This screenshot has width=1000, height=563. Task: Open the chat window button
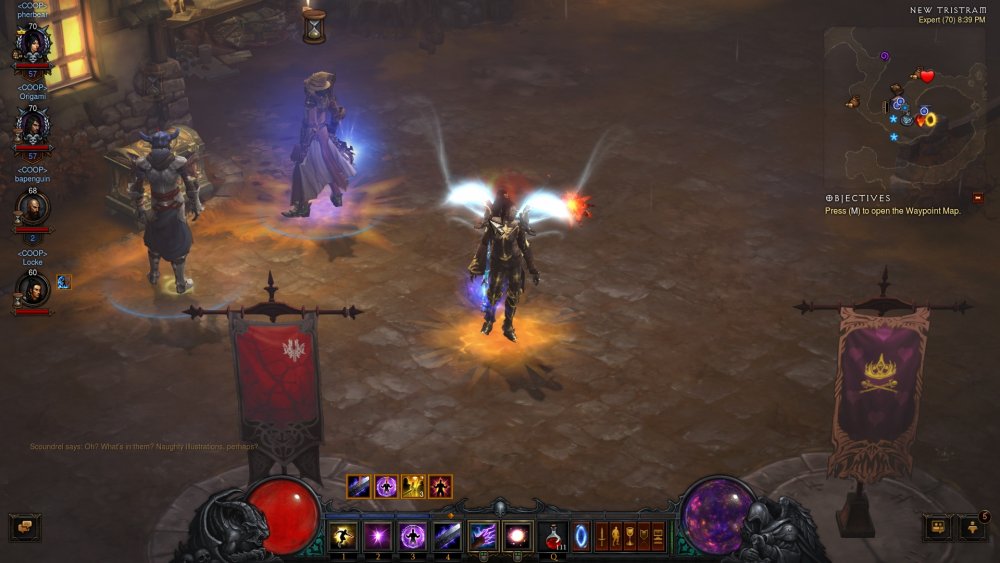click(25, 527)
